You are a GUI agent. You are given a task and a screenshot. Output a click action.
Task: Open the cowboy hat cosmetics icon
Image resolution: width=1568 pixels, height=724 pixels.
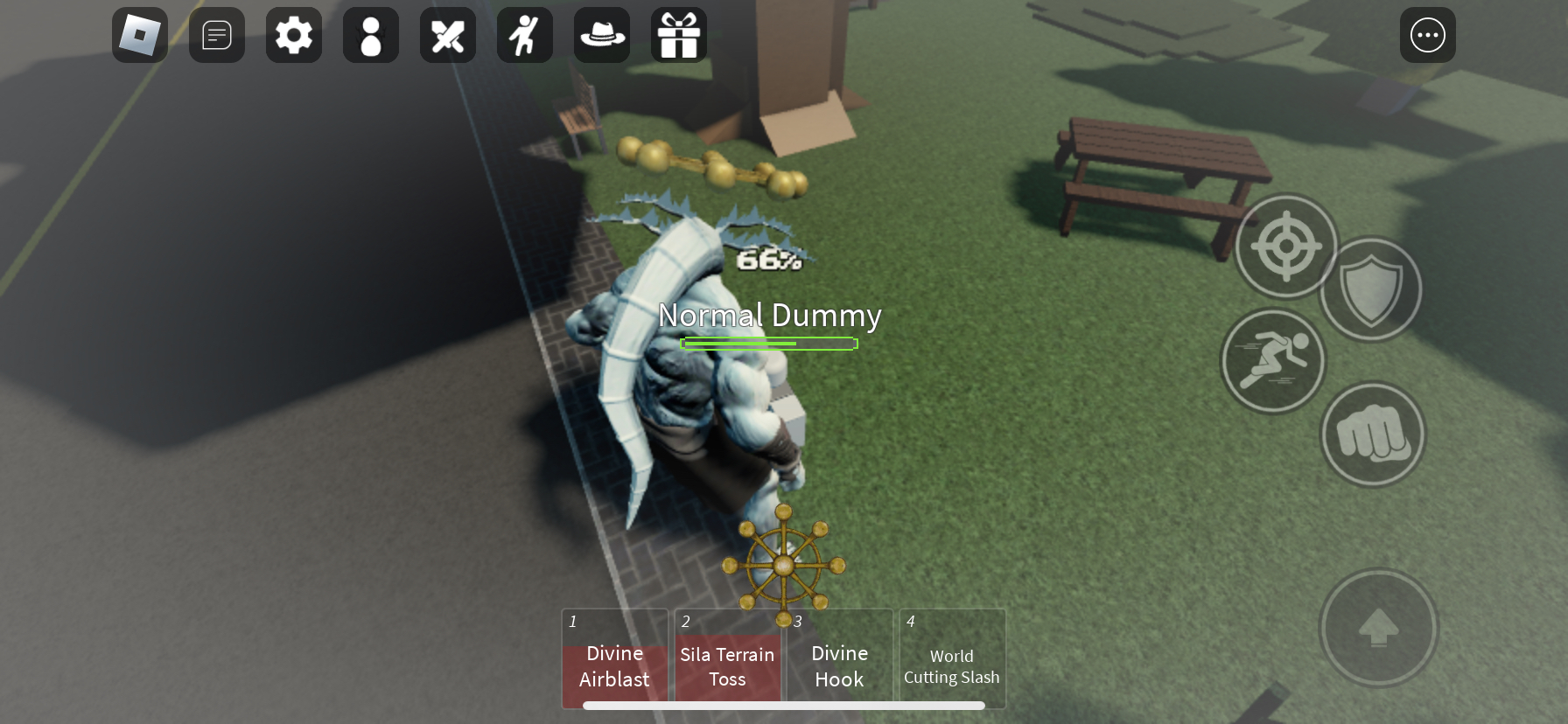point(602,36)
